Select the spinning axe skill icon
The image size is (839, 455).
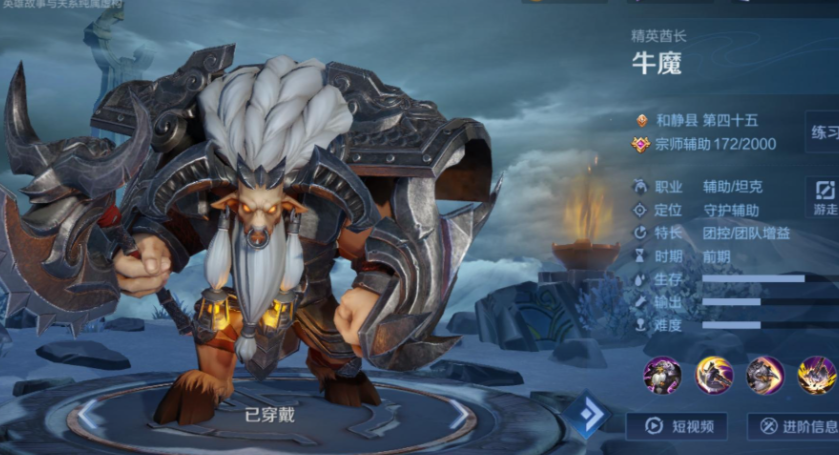[x=714, y=375]
